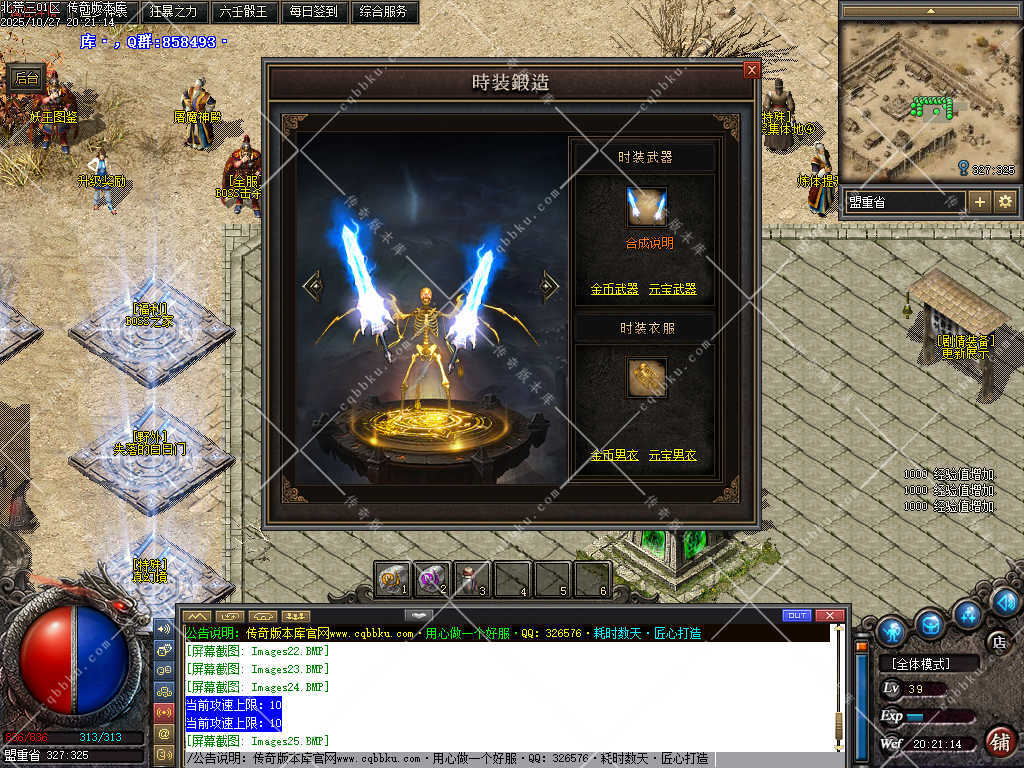The image size is (1024, 768).
Task: Click the minimap in the corner
Action: pyautogui.click(x=931, y=100)
